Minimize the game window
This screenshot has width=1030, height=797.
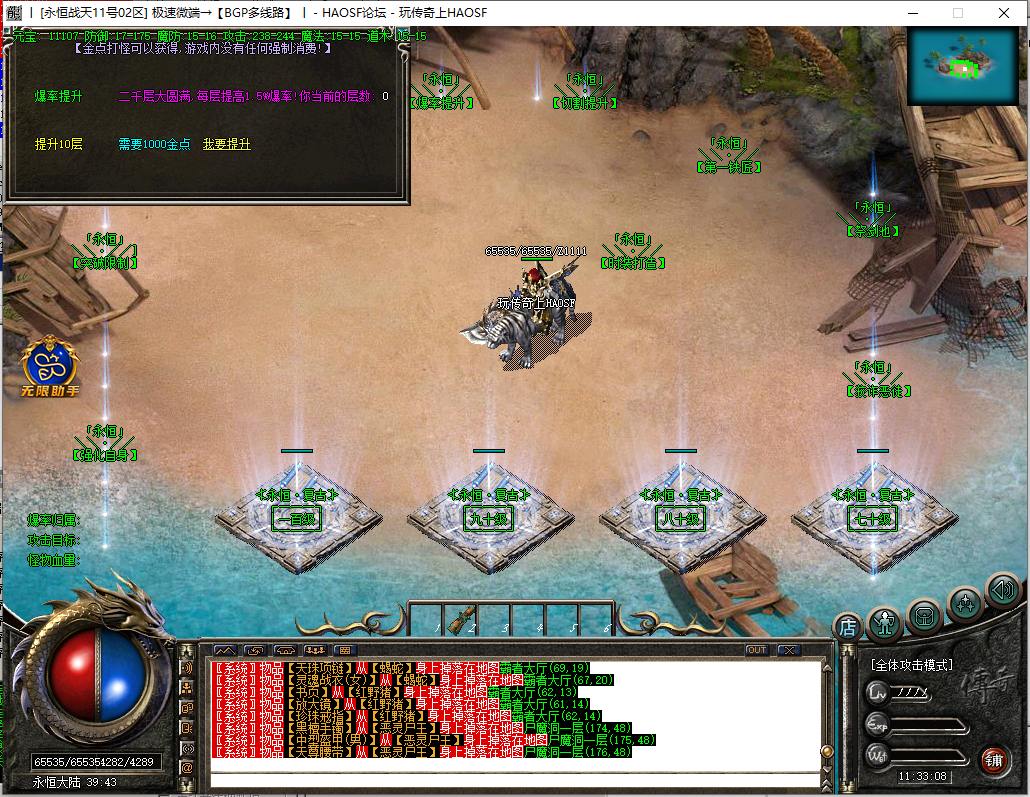coord(911,13)
